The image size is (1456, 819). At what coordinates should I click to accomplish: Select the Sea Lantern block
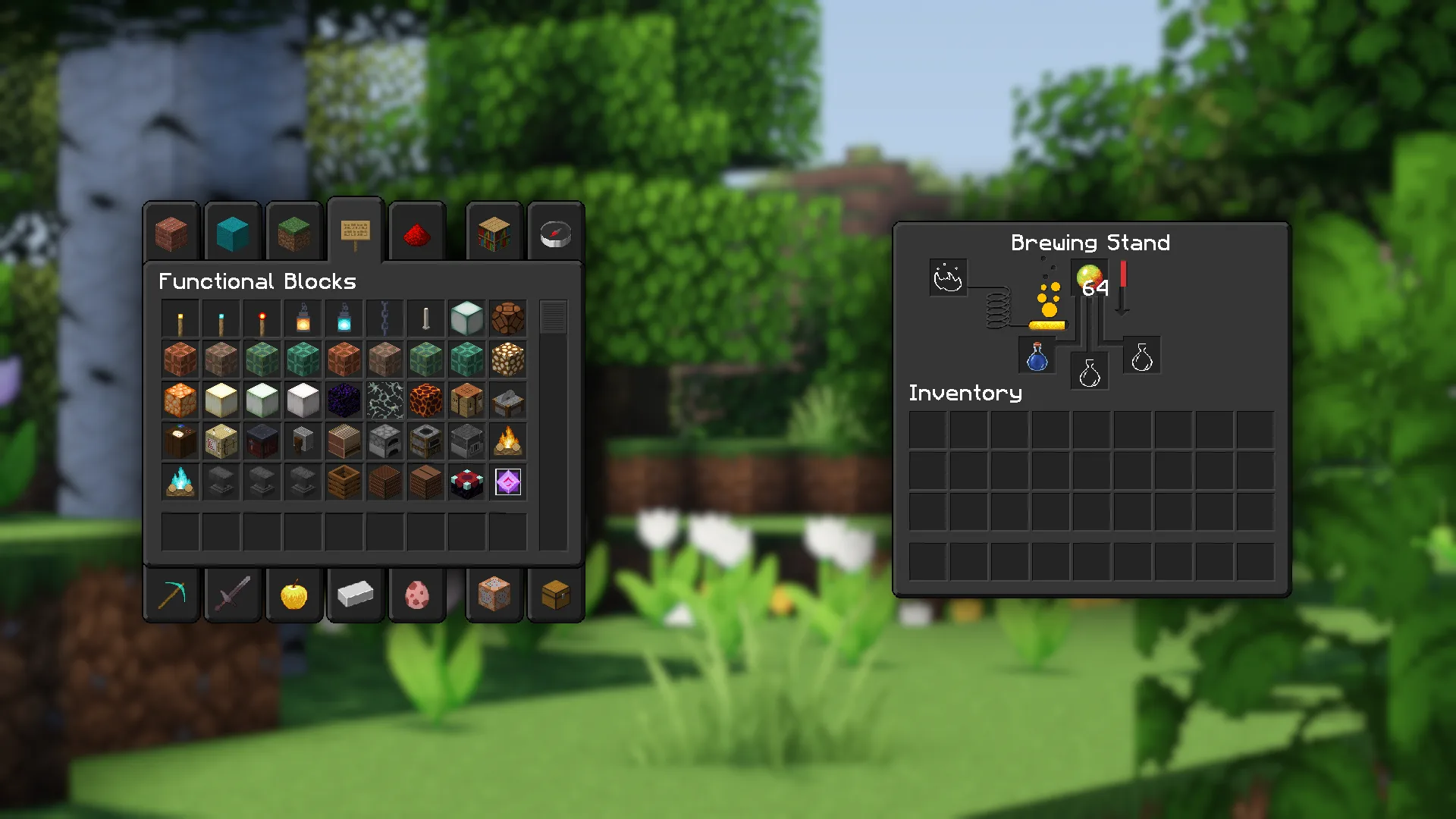click(x=467, y=318)
